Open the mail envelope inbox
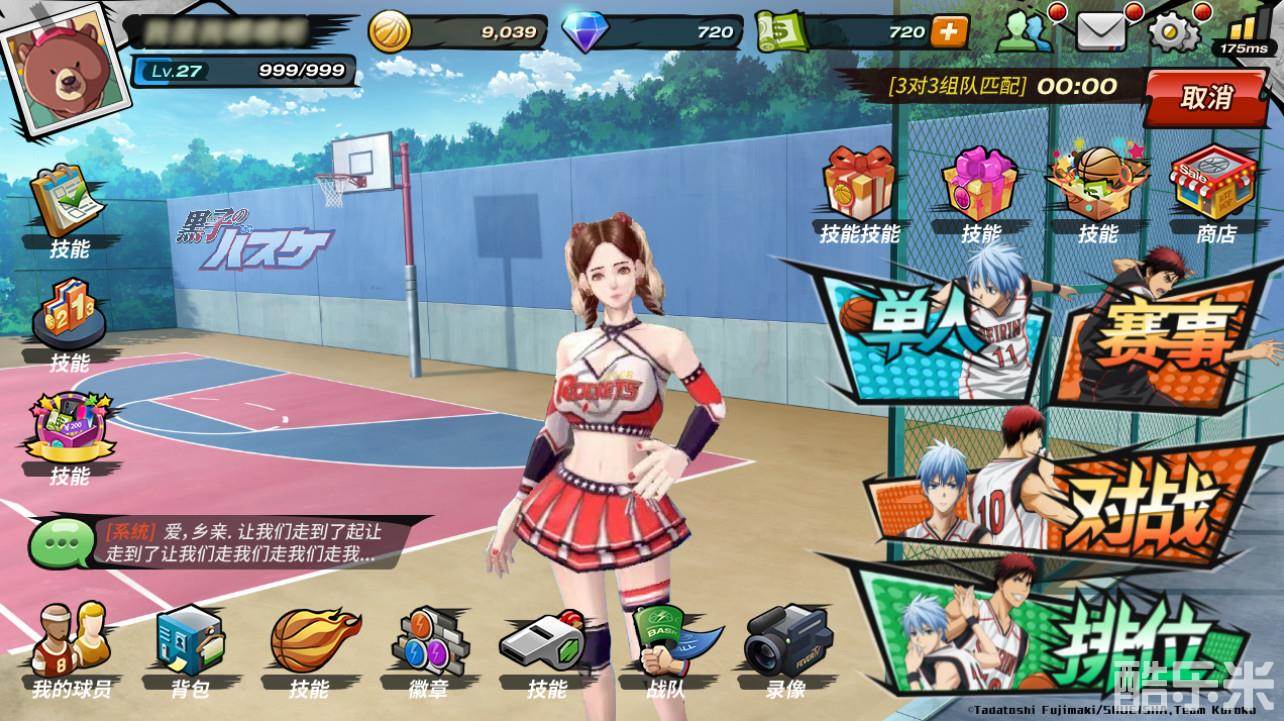 [x=1100, y=32]
